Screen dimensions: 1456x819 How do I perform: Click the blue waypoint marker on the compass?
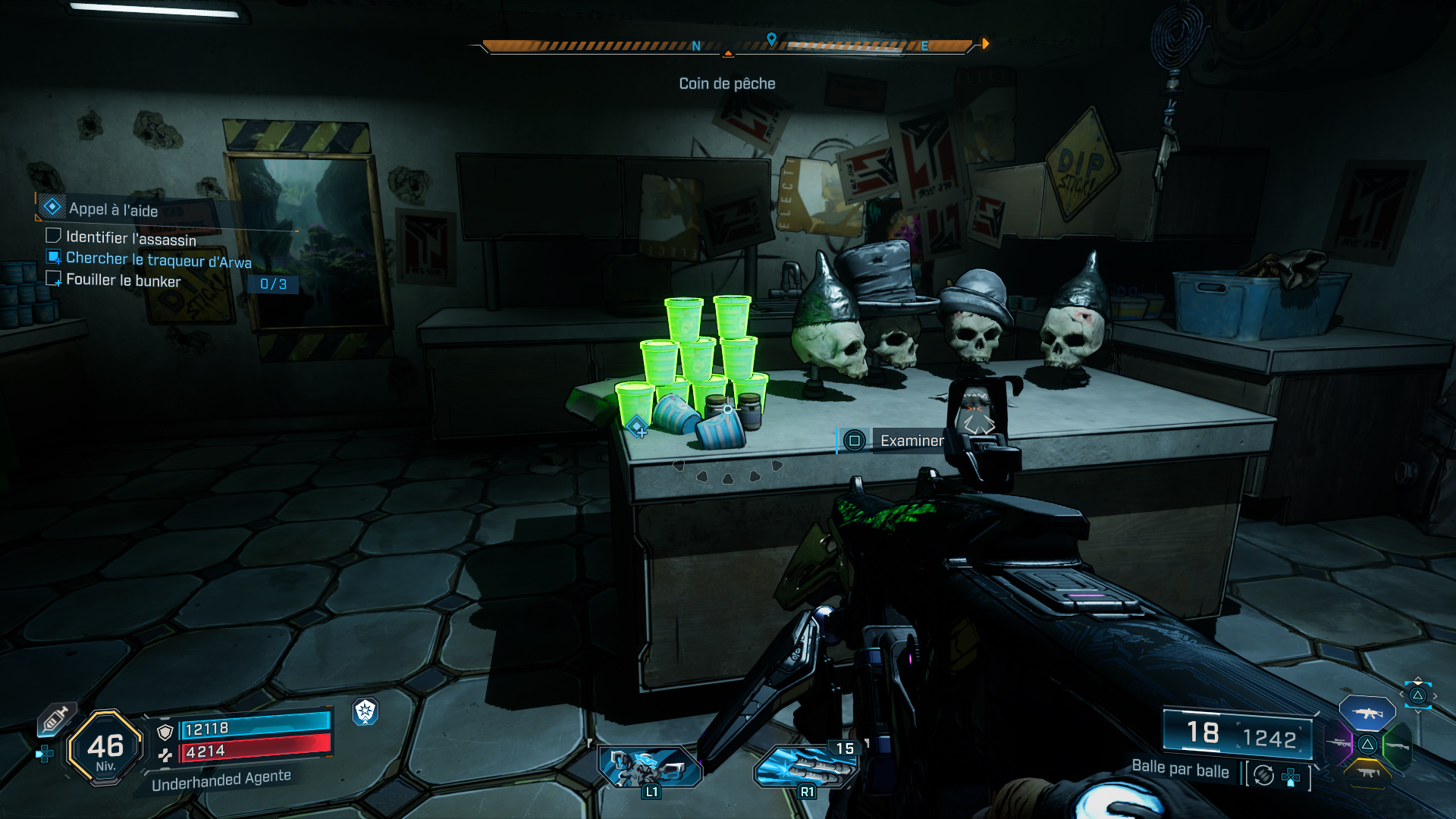pyautogui.click(x=771, y=39)
